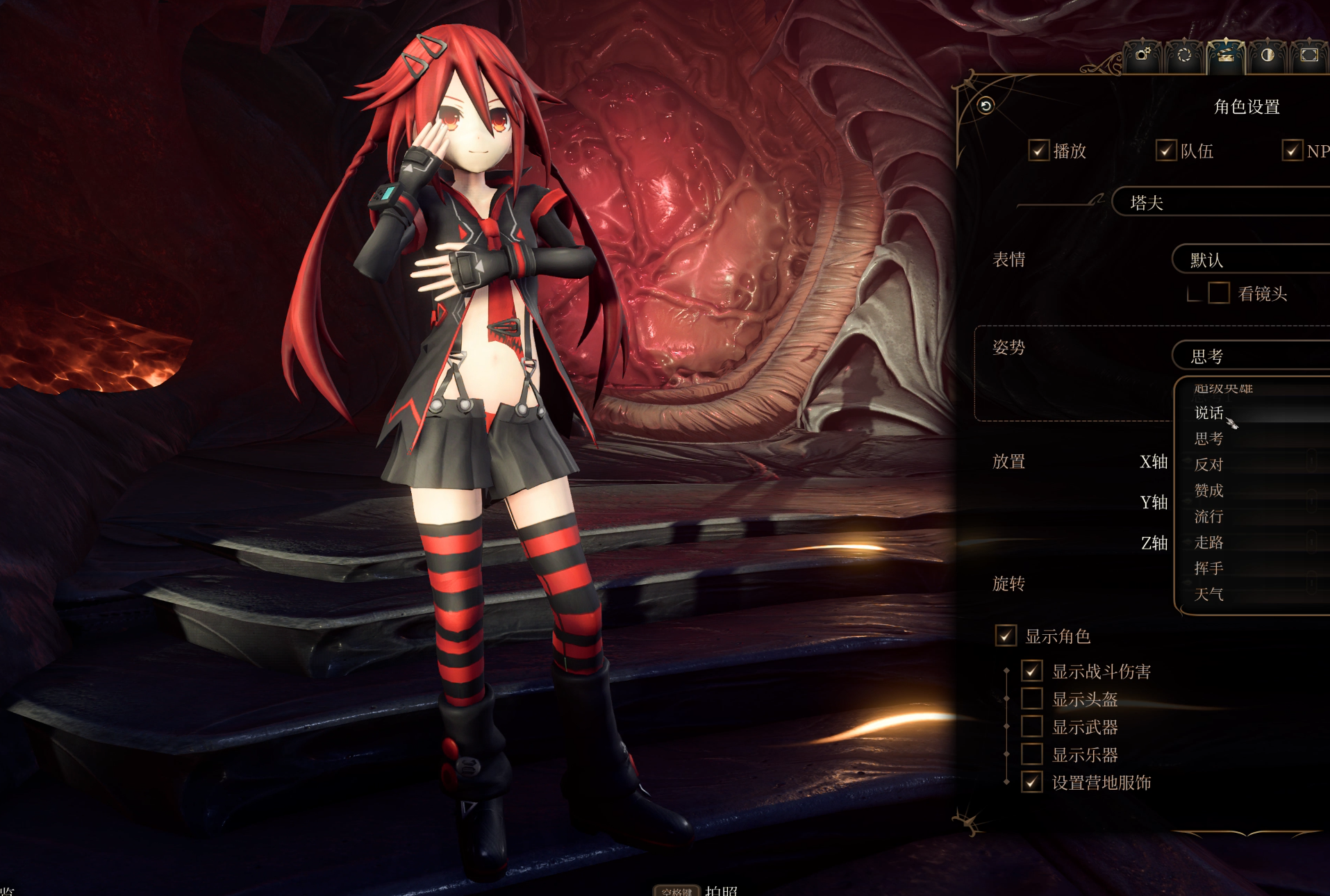The height and width of the screenshot is (896, 1330).
Task: Switch to the frame overlay tab
Action: point(1309,55)
